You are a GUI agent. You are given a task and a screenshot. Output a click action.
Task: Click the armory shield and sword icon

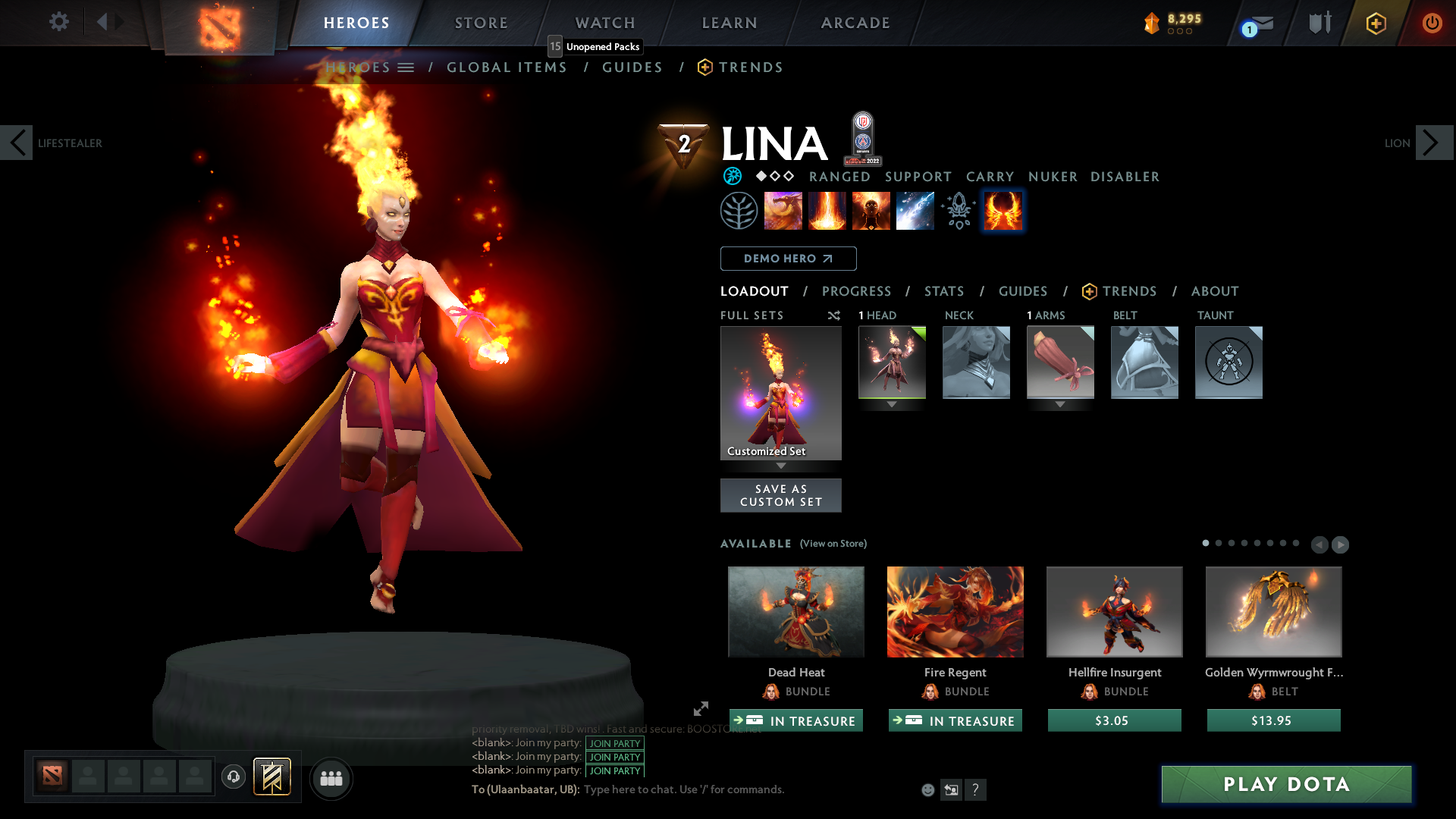pyautogui.click(x=1319, y=23)
